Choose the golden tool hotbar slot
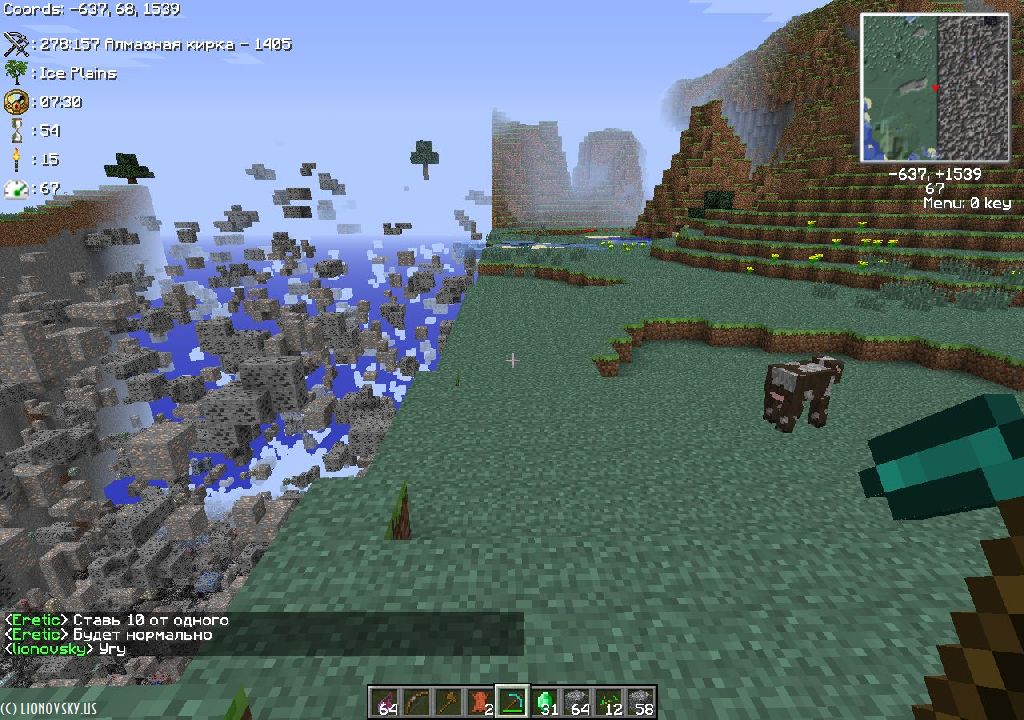 tap(448, 702)
